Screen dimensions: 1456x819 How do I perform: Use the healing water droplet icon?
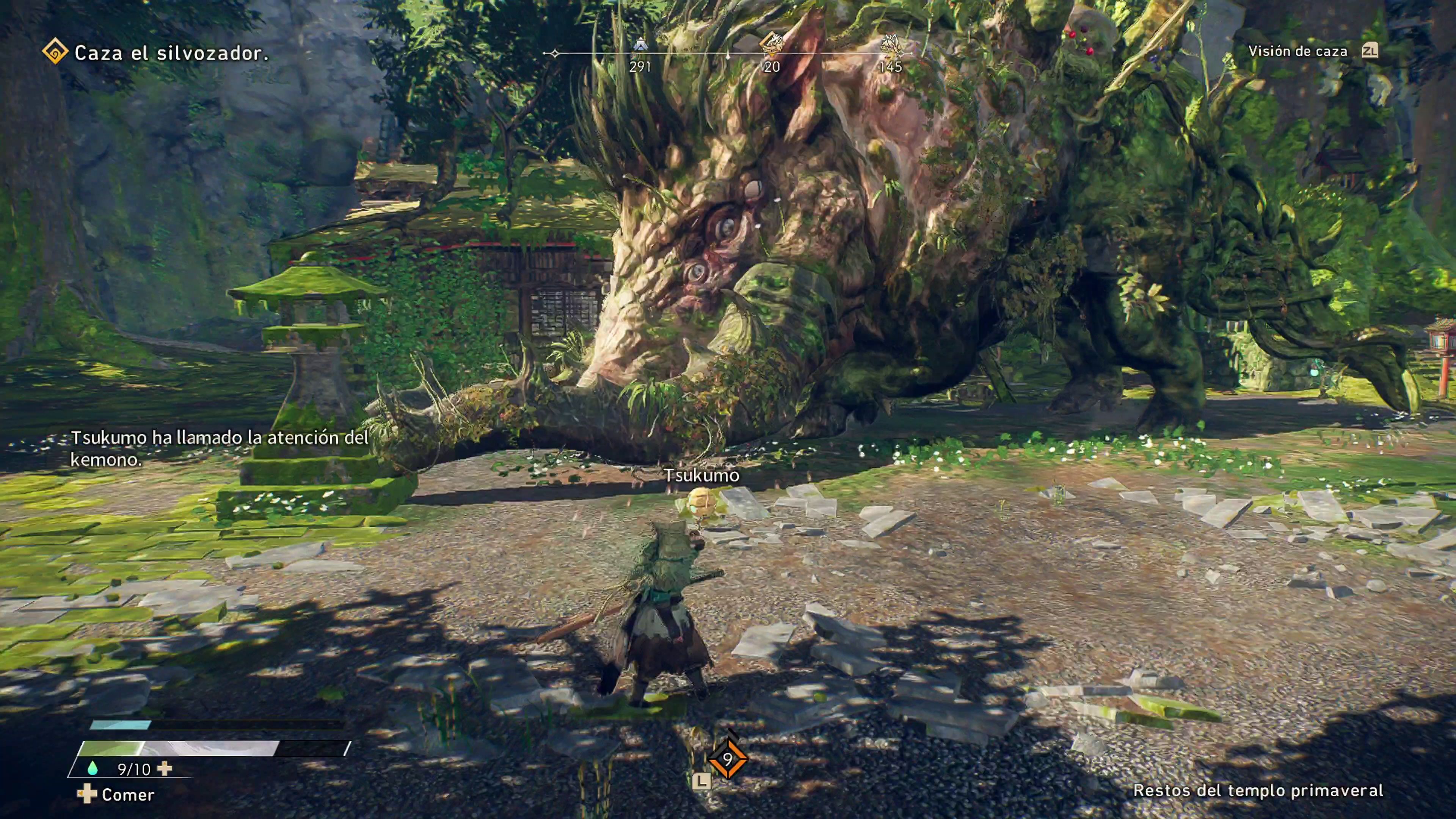[x=92, y=768]
